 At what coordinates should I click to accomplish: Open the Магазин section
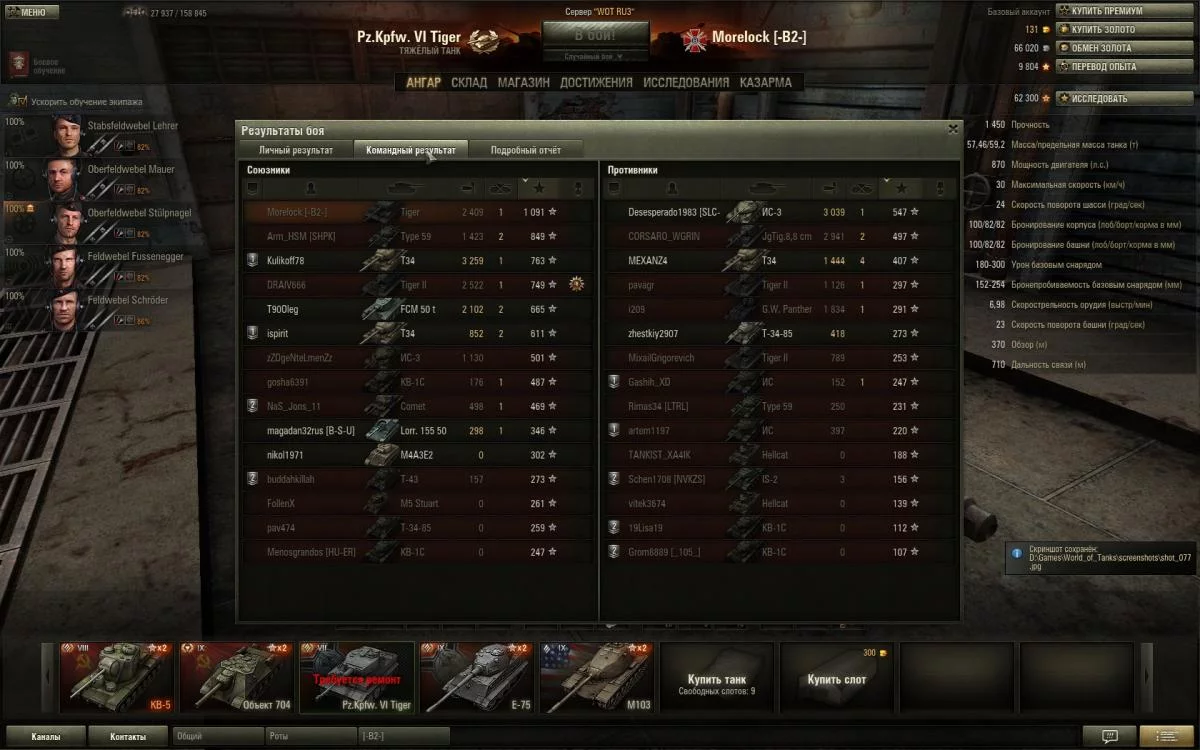(524, 82)
